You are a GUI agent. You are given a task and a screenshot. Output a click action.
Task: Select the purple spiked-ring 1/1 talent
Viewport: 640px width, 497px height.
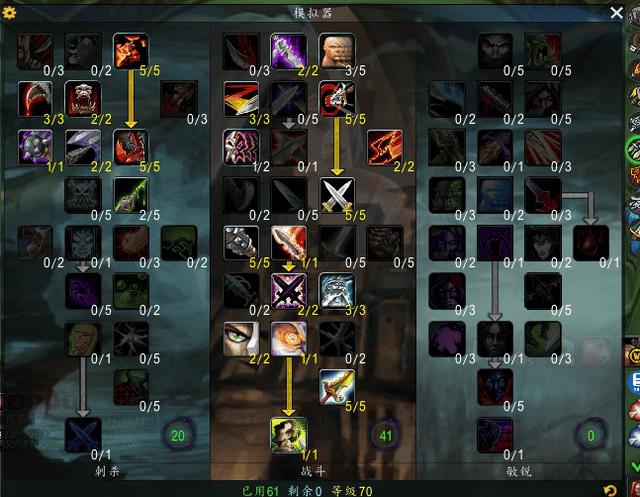point(35,146)
